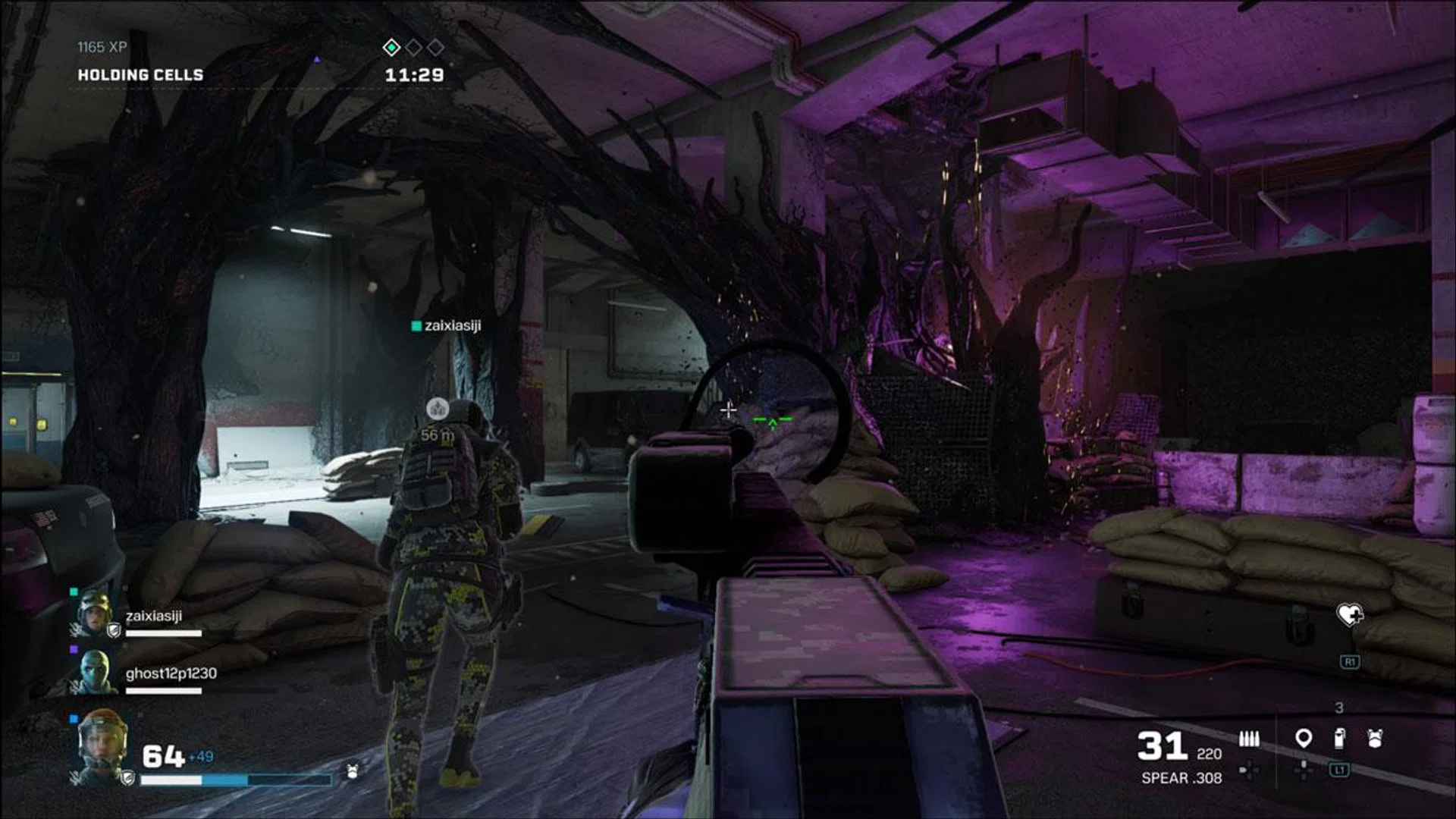The height and width of the screenshot is (819, 1456).
Task: Choose the grenade canister gadget icon
Action: pos(1339,738)
